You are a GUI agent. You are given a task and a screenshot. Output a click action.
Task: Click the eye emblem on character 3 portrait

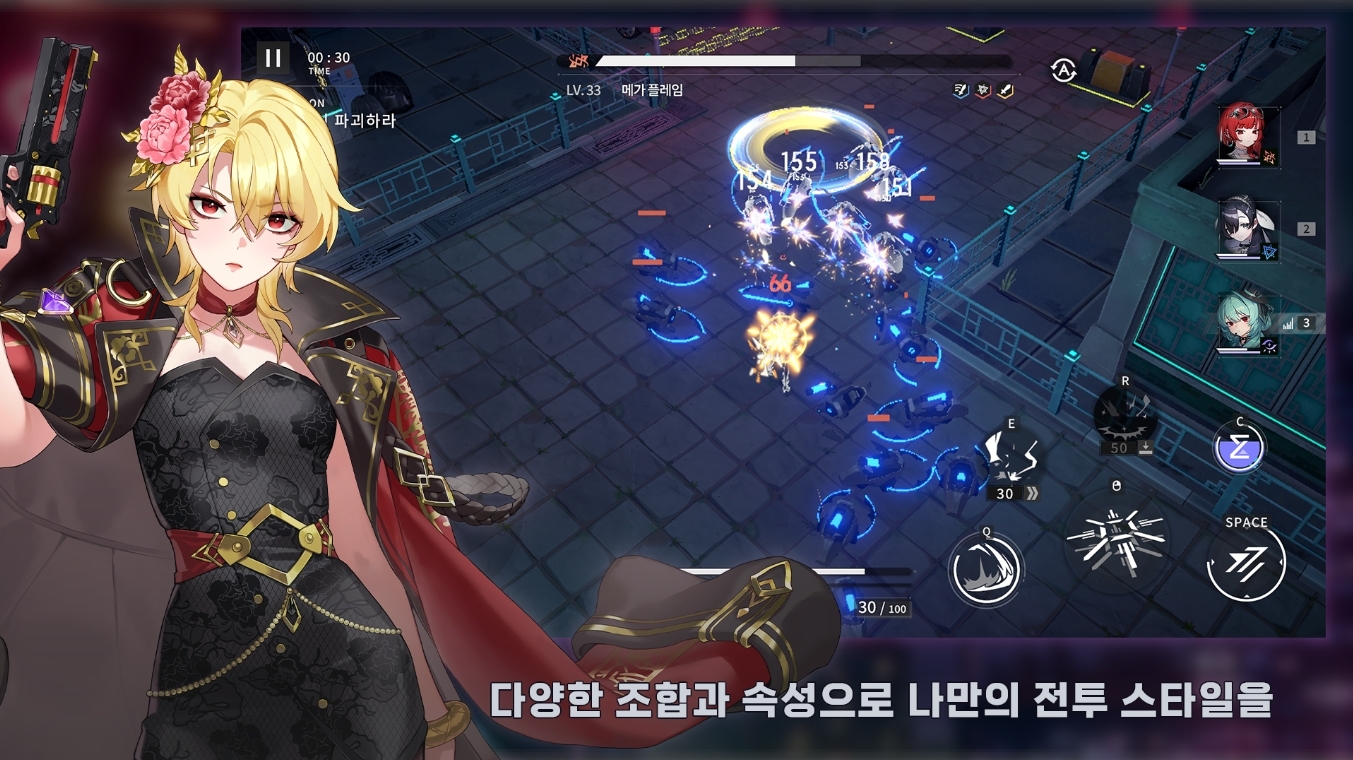tap(1268, 344)
